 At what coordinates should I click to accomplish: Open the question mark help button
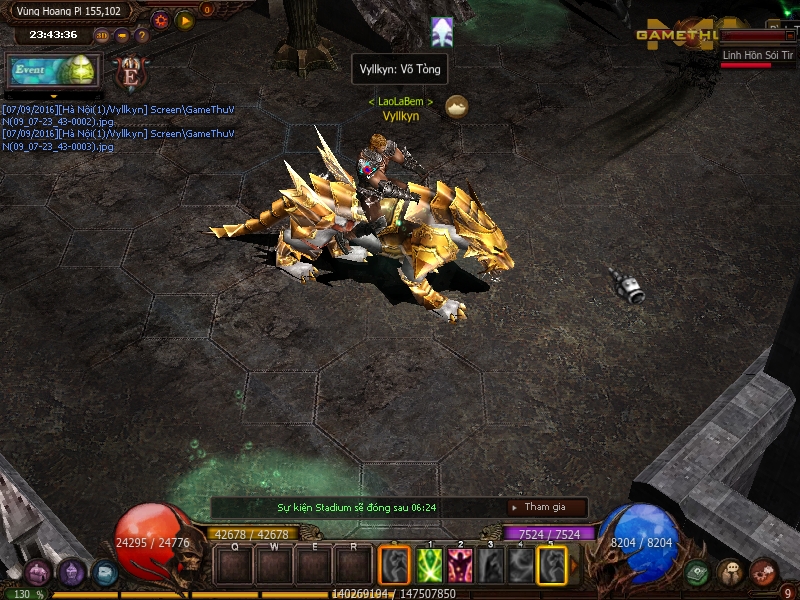coord(142,35)
